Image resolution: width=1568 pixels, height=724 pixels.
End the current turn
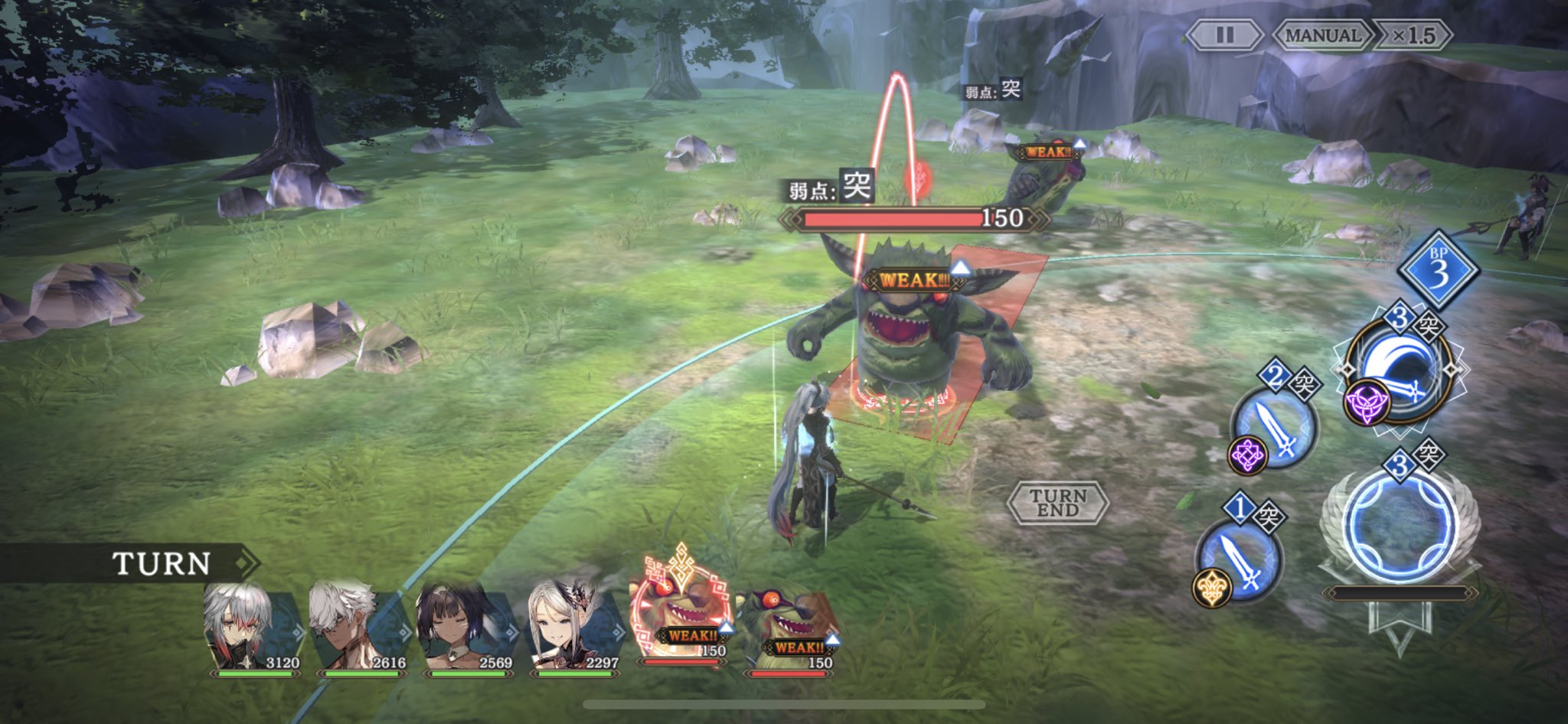pos(1058,503)
